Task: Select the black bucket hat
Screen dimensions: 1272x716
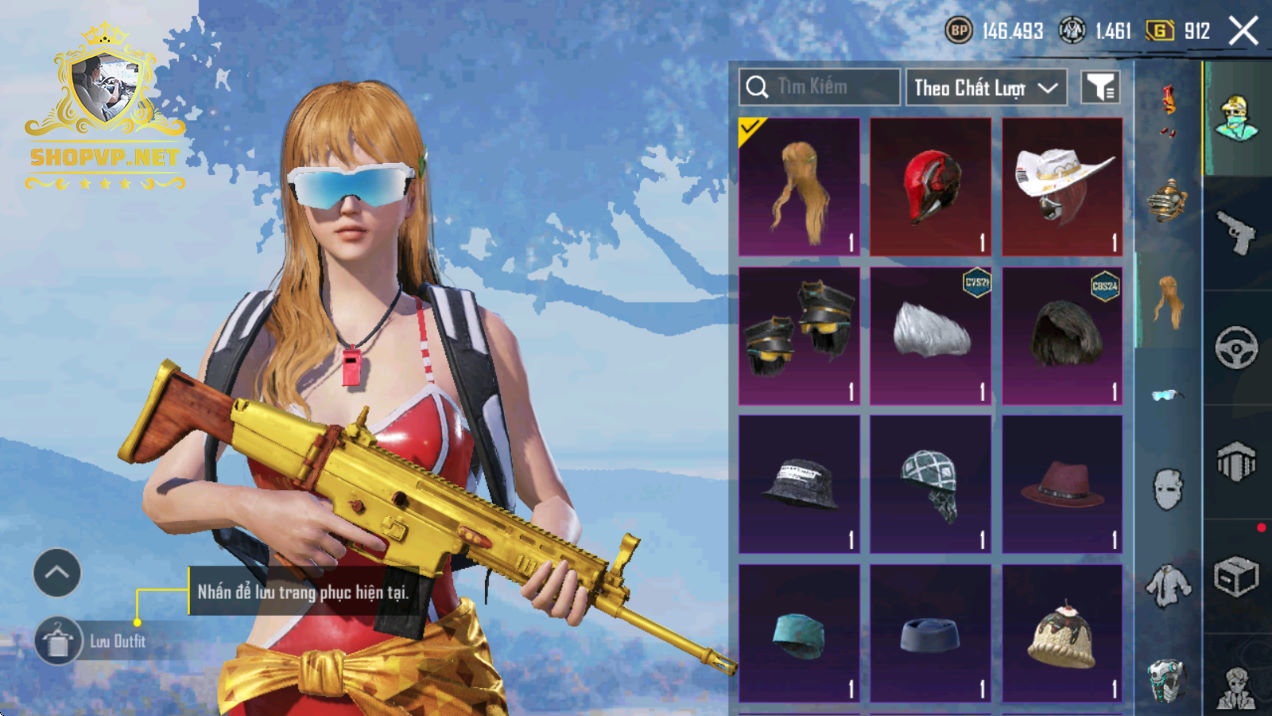Action: point(799,484)
